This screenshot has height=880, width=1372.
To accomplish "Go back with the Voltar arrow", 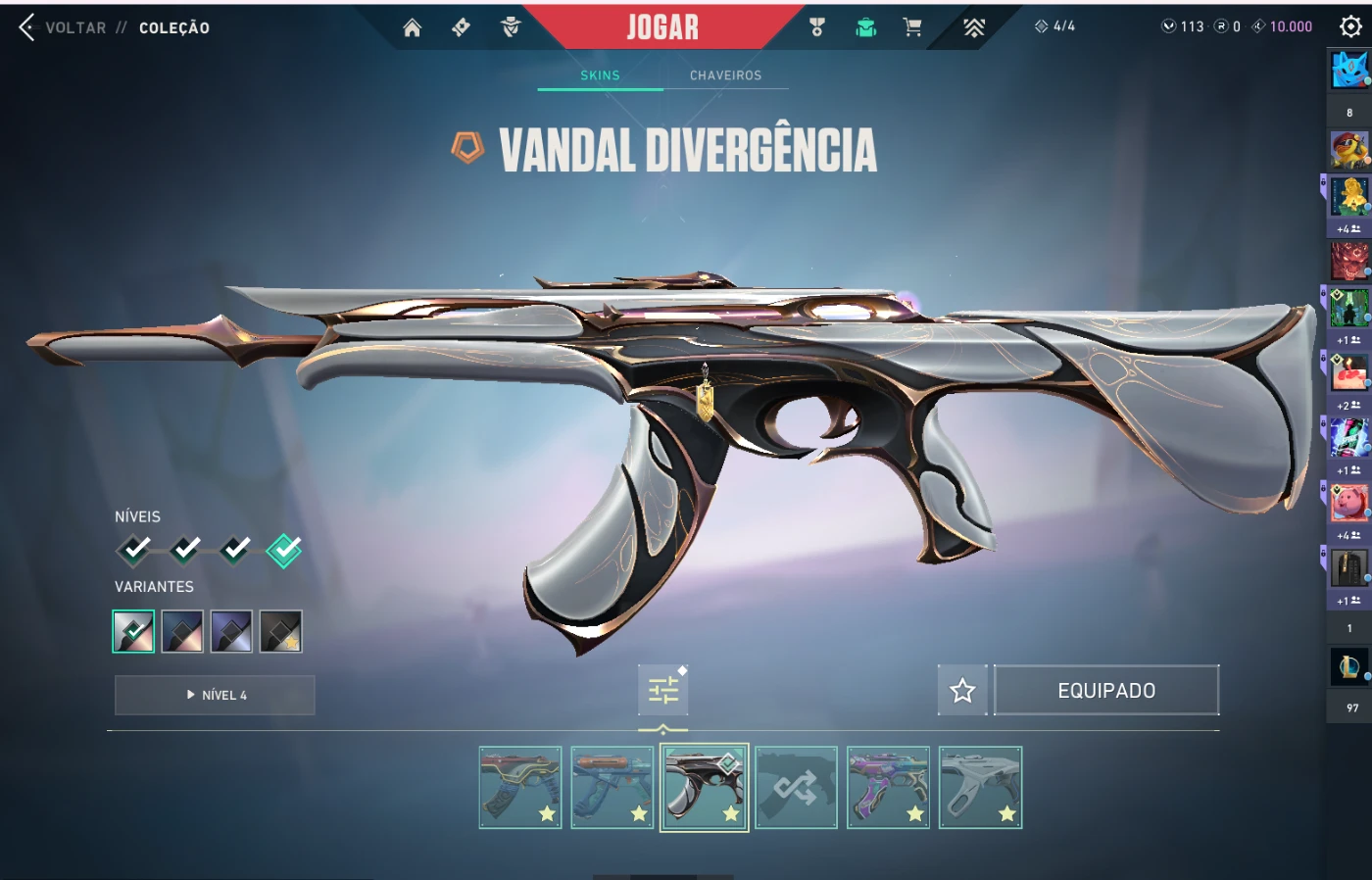I will tap(27, 27).
